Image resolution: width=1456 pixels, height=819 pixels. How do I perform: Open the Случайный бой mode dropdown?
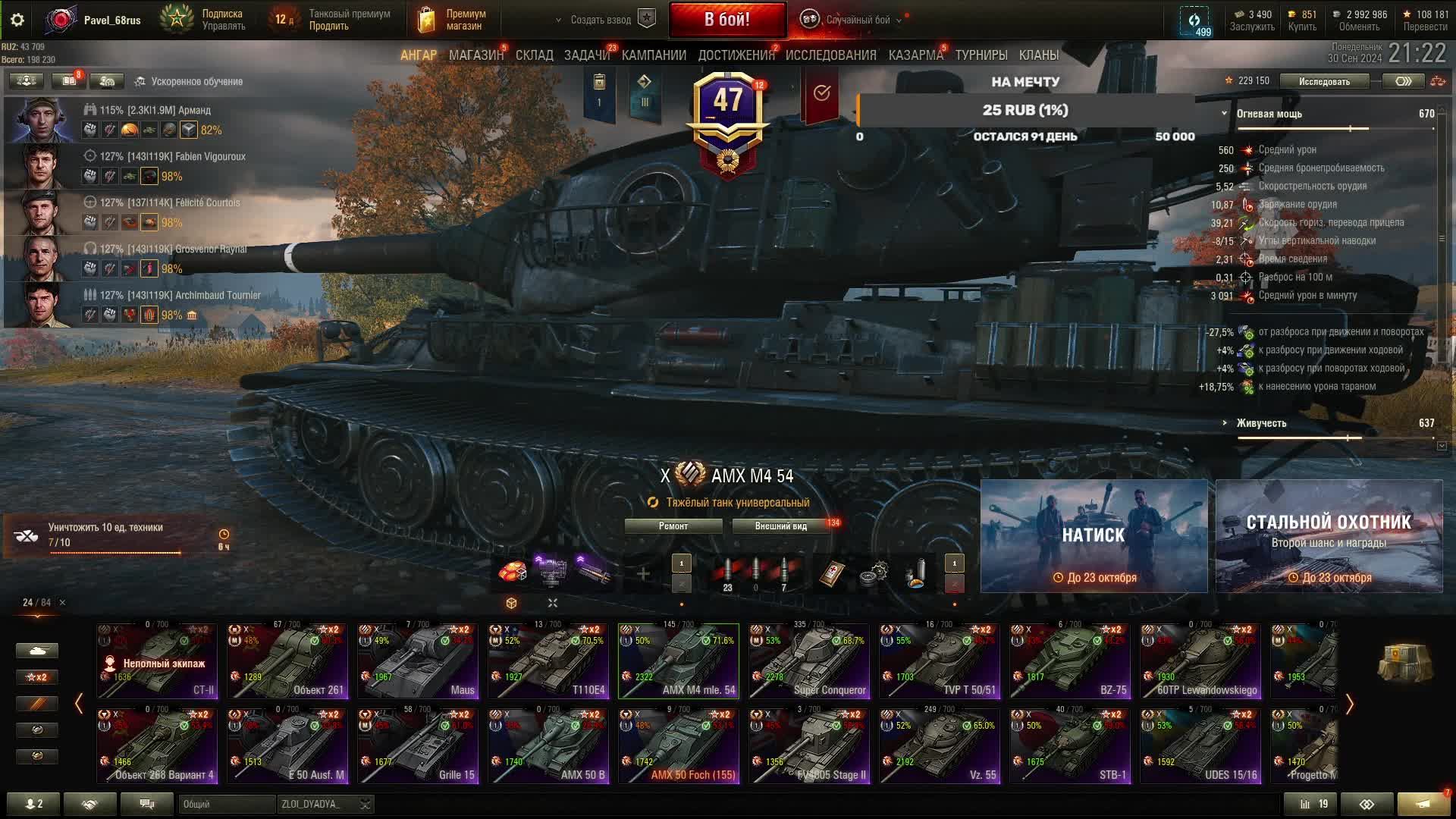[x=858, y=20]
